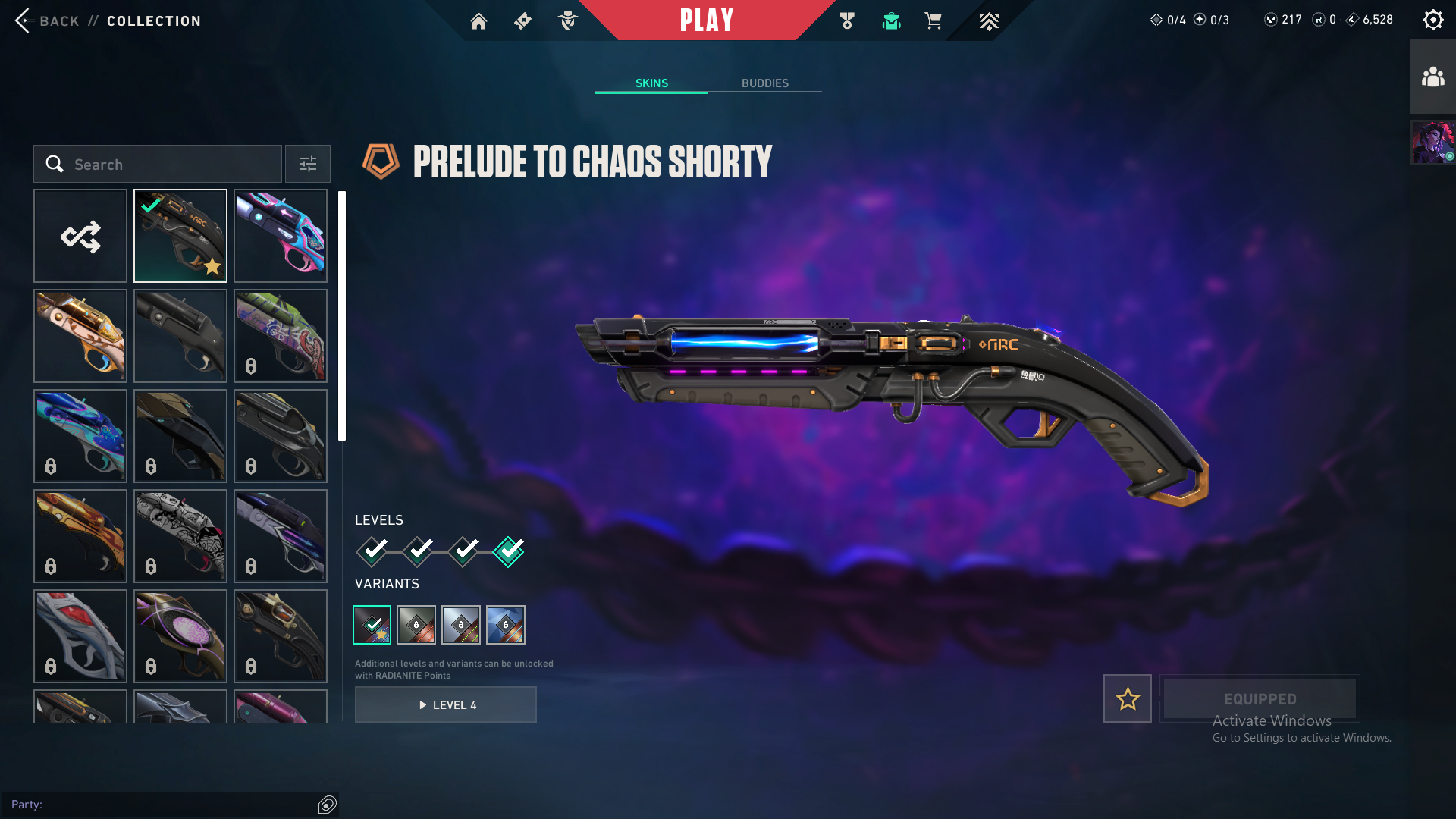Select the locked green graffiti Shorty skin
Viewport: 1456px width, 819px height.
pos(281,337)
